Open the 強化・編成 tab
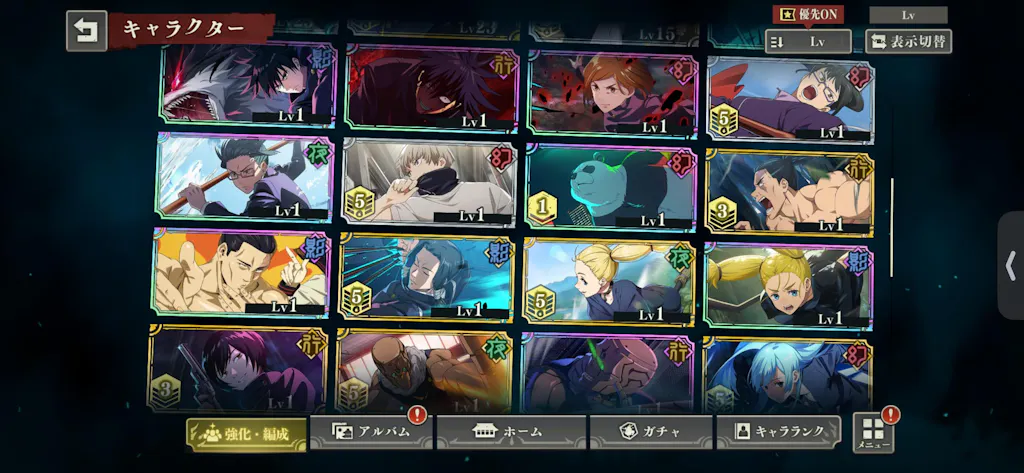The image size is (1024, 473). [246, 433]
